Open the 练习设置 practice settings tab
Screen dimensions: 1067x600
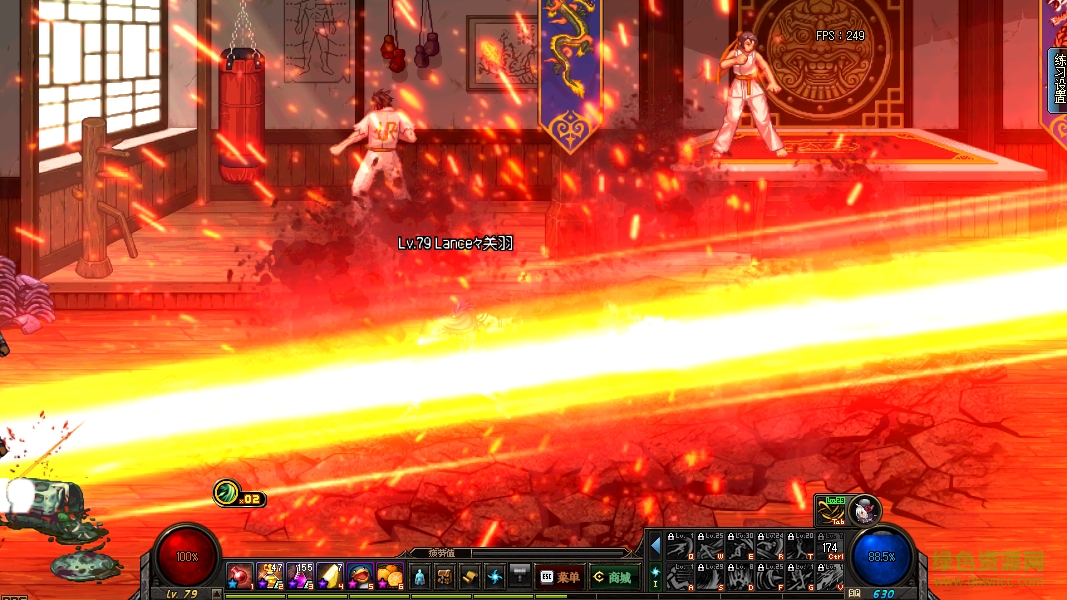[1058, 80]
